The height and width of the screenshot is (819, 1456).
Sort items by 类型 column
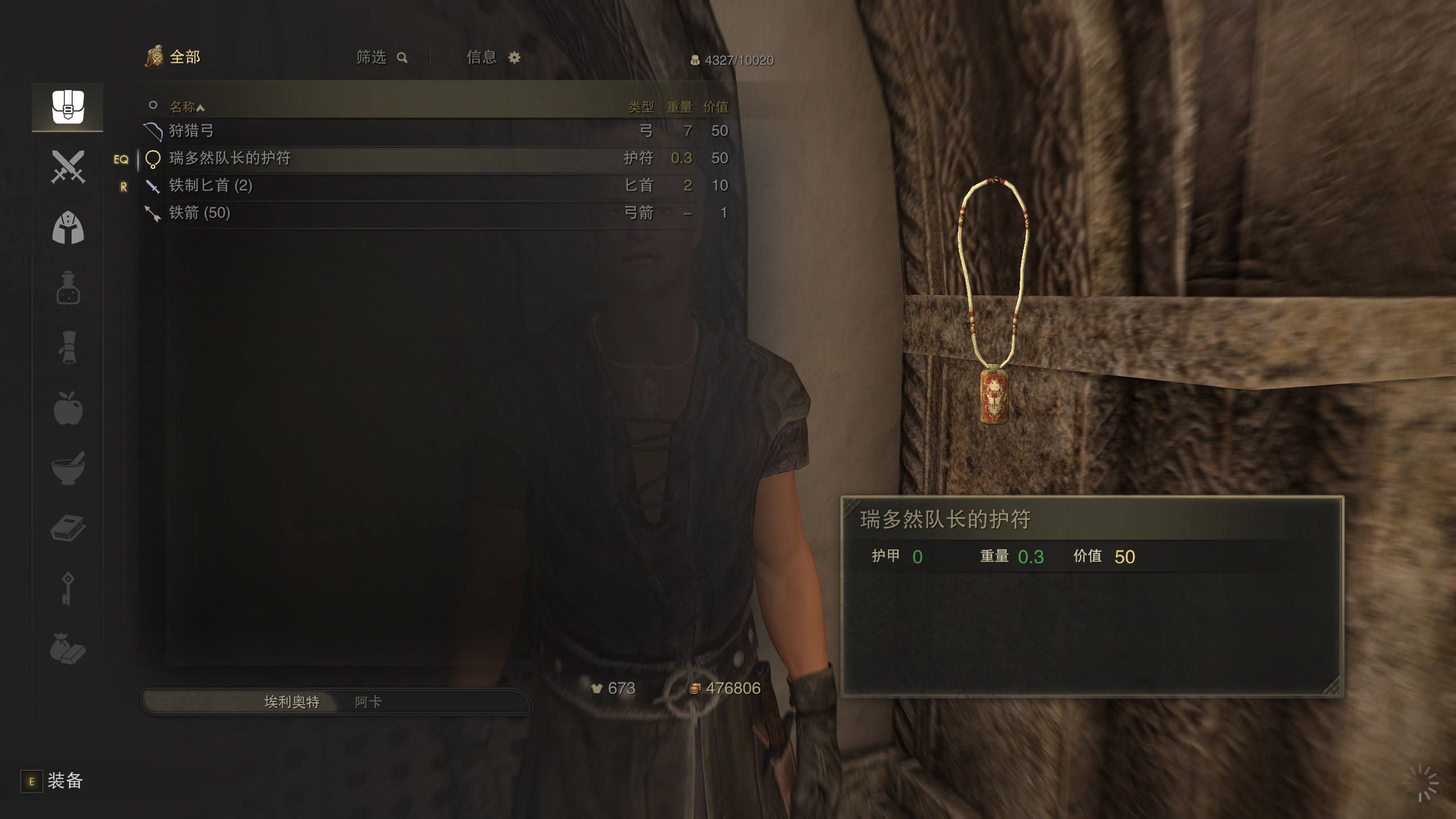[641, 106]
